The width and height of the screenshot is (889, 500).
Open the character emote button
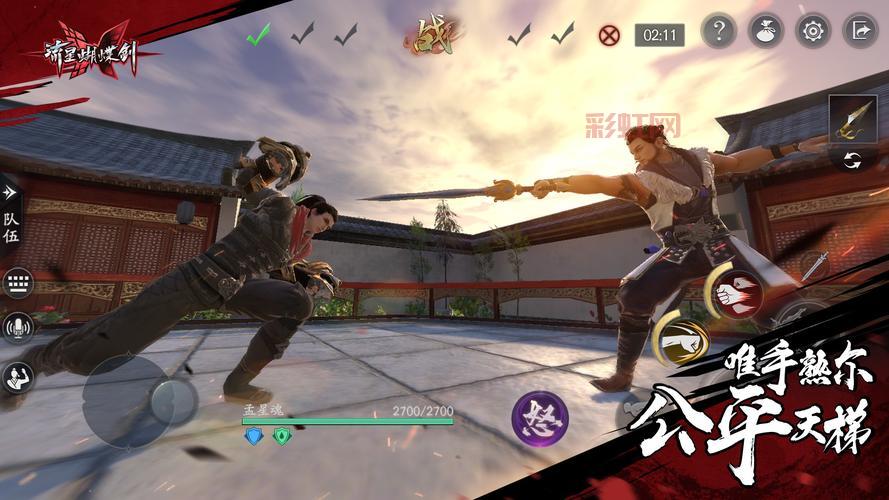click(x=18, y=376)
